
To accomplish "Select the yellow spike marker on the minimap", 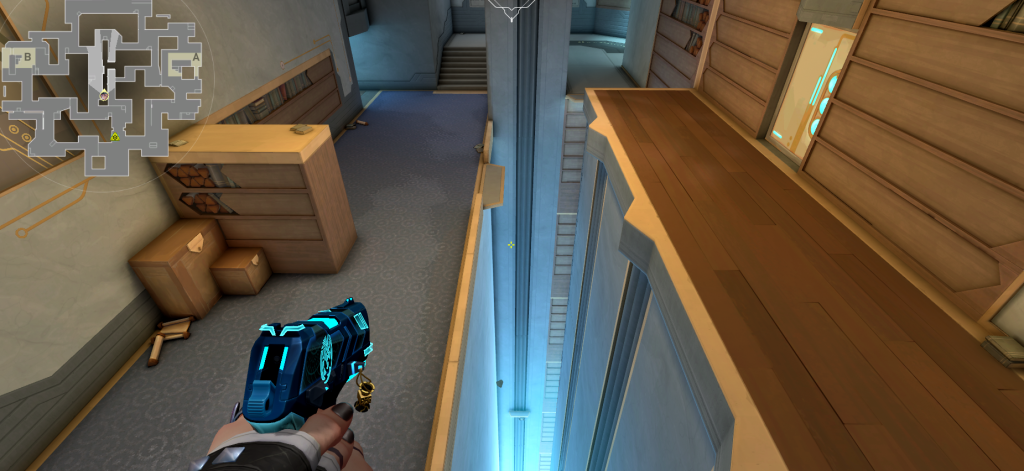I will pyautogui.click(x=116, y=136).
